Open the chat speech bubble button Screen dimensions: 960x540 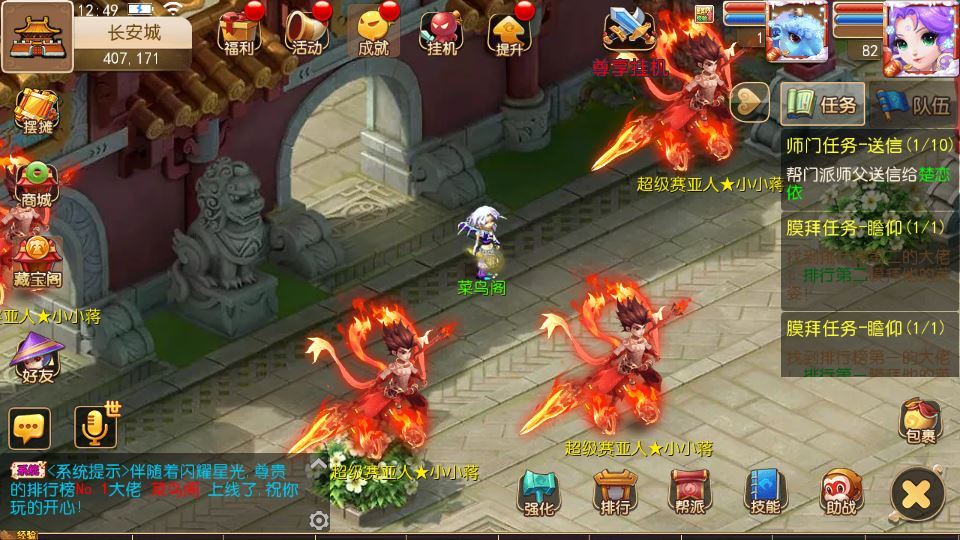[30, 428]
